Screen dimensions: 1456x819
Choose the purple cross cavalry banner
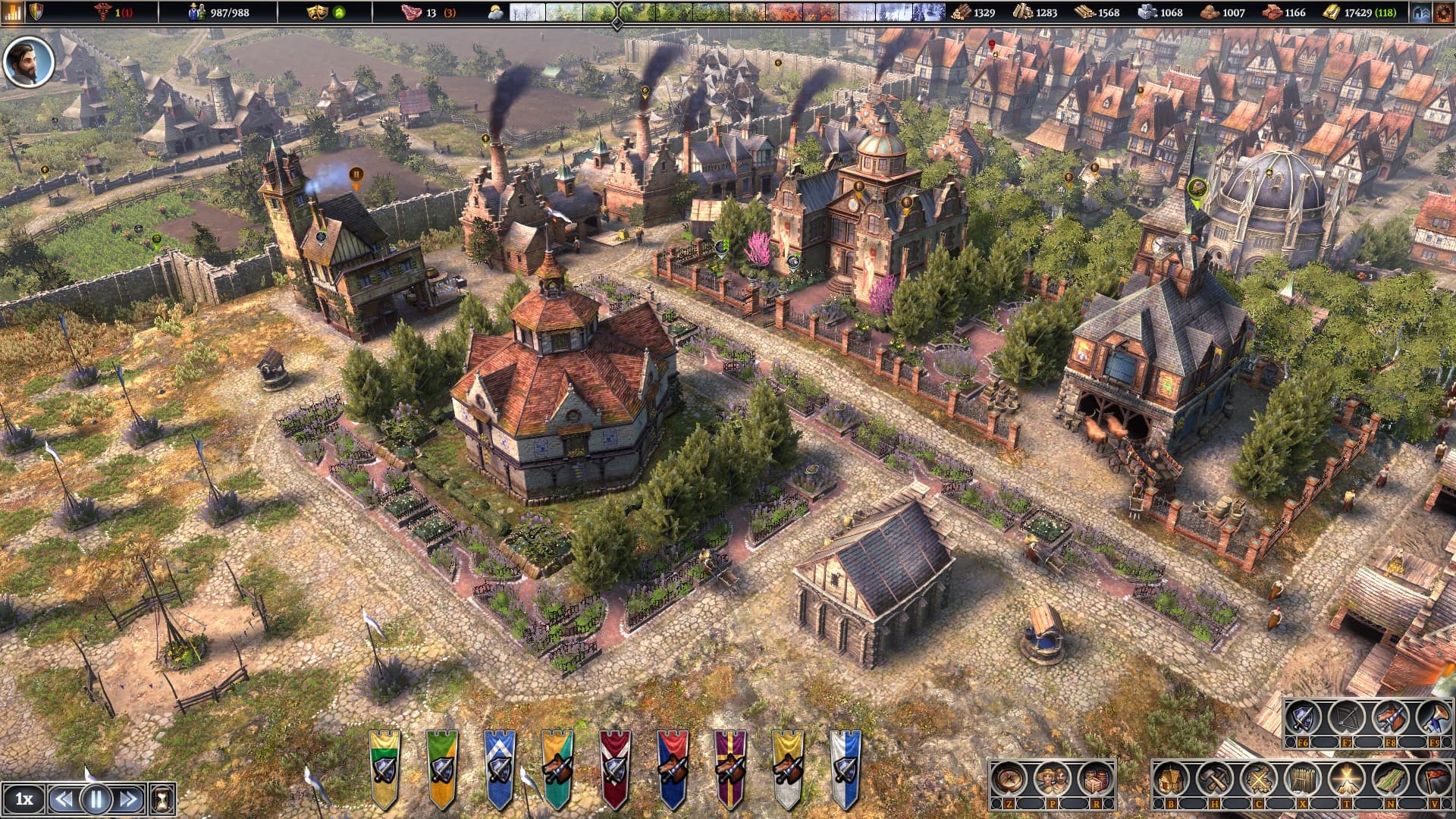pos(730,769)
